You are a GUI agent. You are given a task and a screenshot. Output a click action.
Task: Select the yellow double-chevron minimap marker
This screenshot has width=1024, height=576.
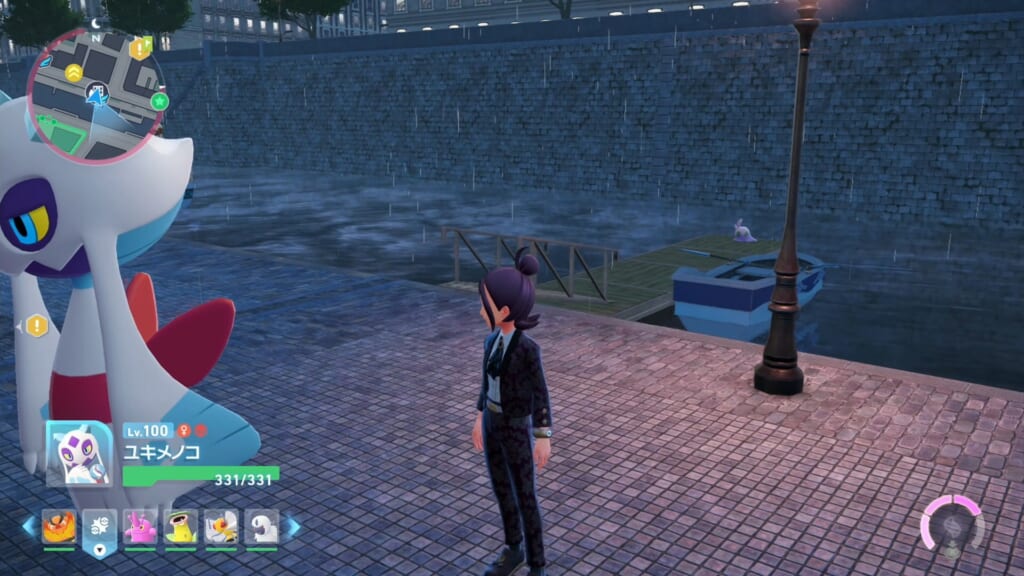click(x=73, y=72)
